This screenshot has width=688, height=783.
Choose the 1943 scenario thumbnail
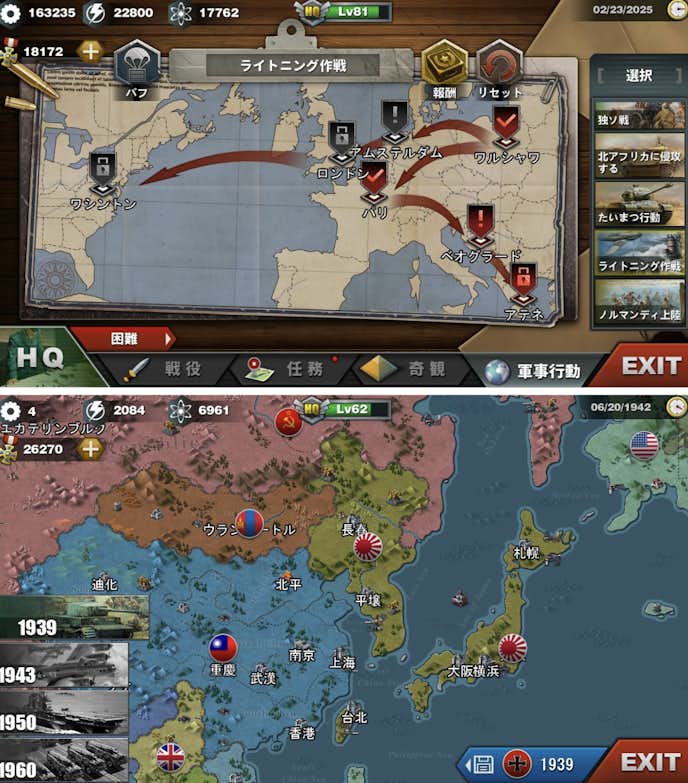click(64, 665)
